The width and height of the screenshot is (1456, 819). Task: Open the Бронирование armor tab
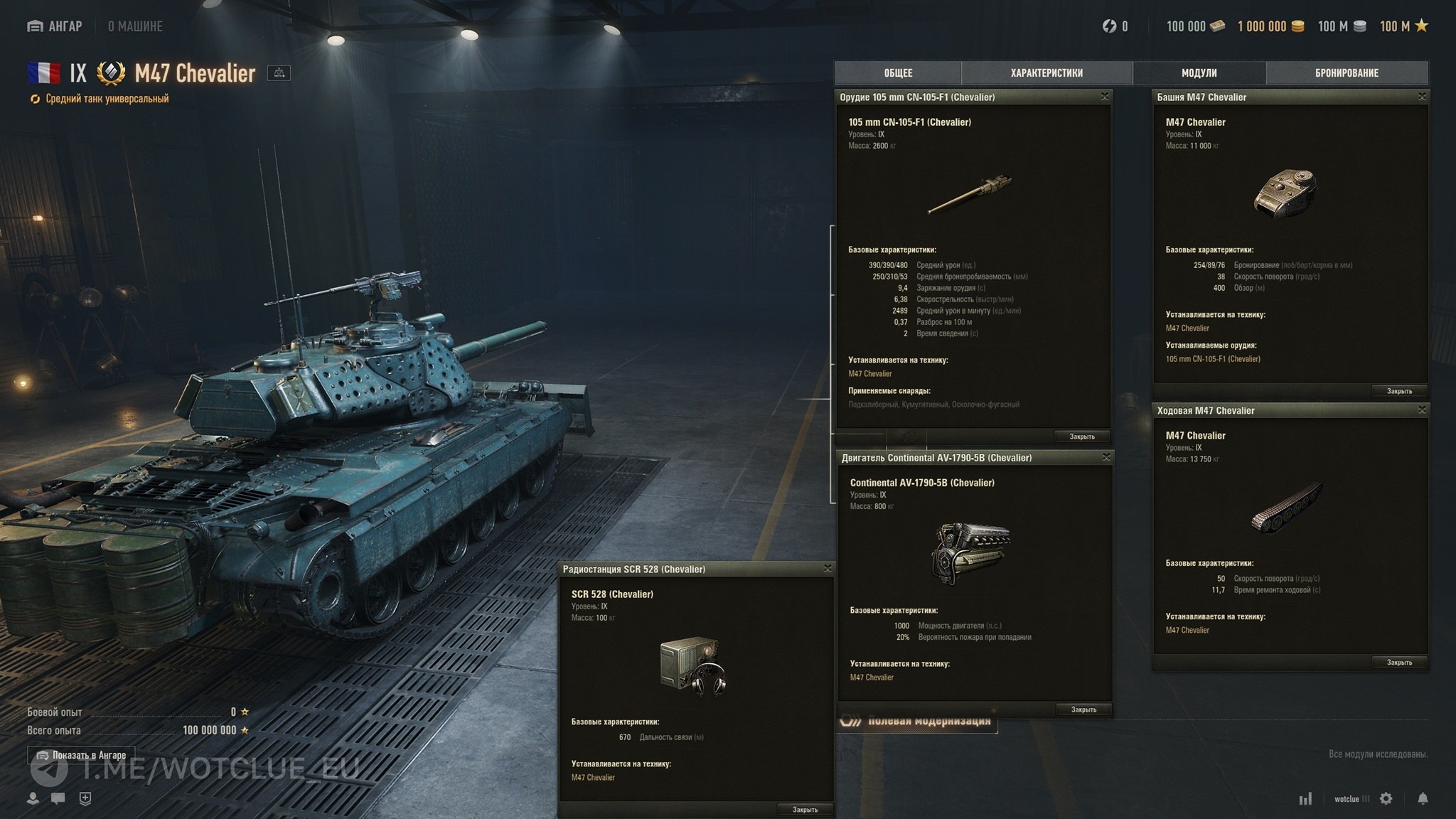pos(1347,73)
